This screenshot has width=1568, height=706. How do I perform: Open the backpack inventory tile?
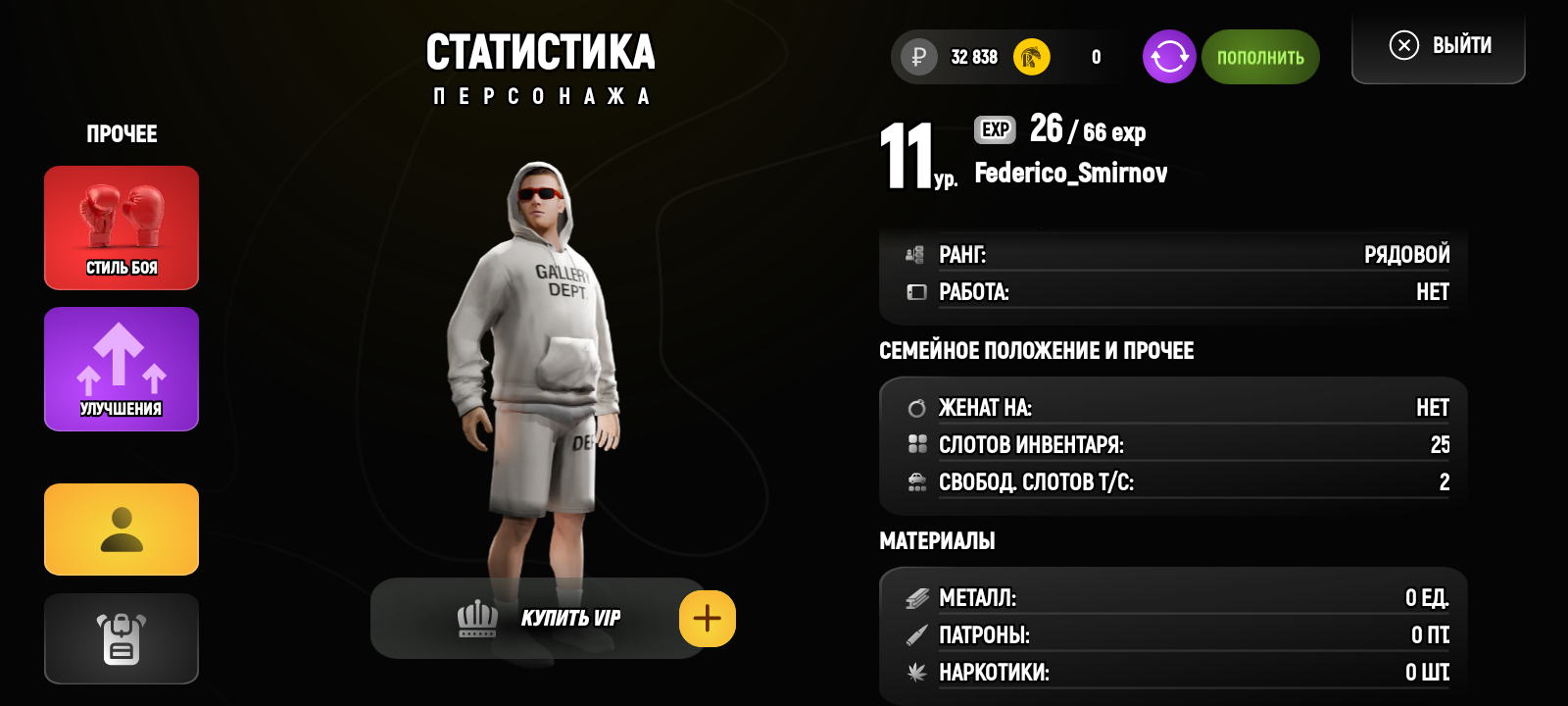pyautogui.click(x=122, y=638)
